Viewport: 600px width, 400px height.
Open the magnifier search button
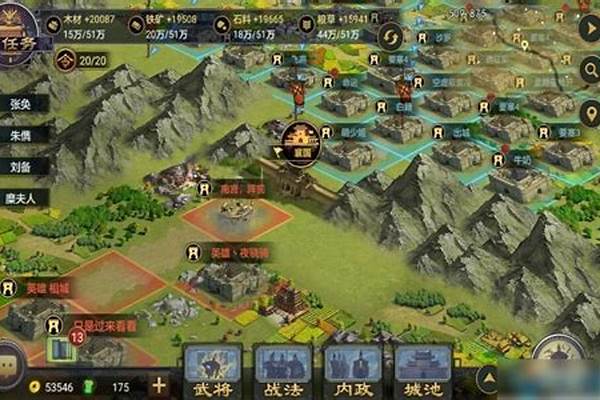pos(589,68)
